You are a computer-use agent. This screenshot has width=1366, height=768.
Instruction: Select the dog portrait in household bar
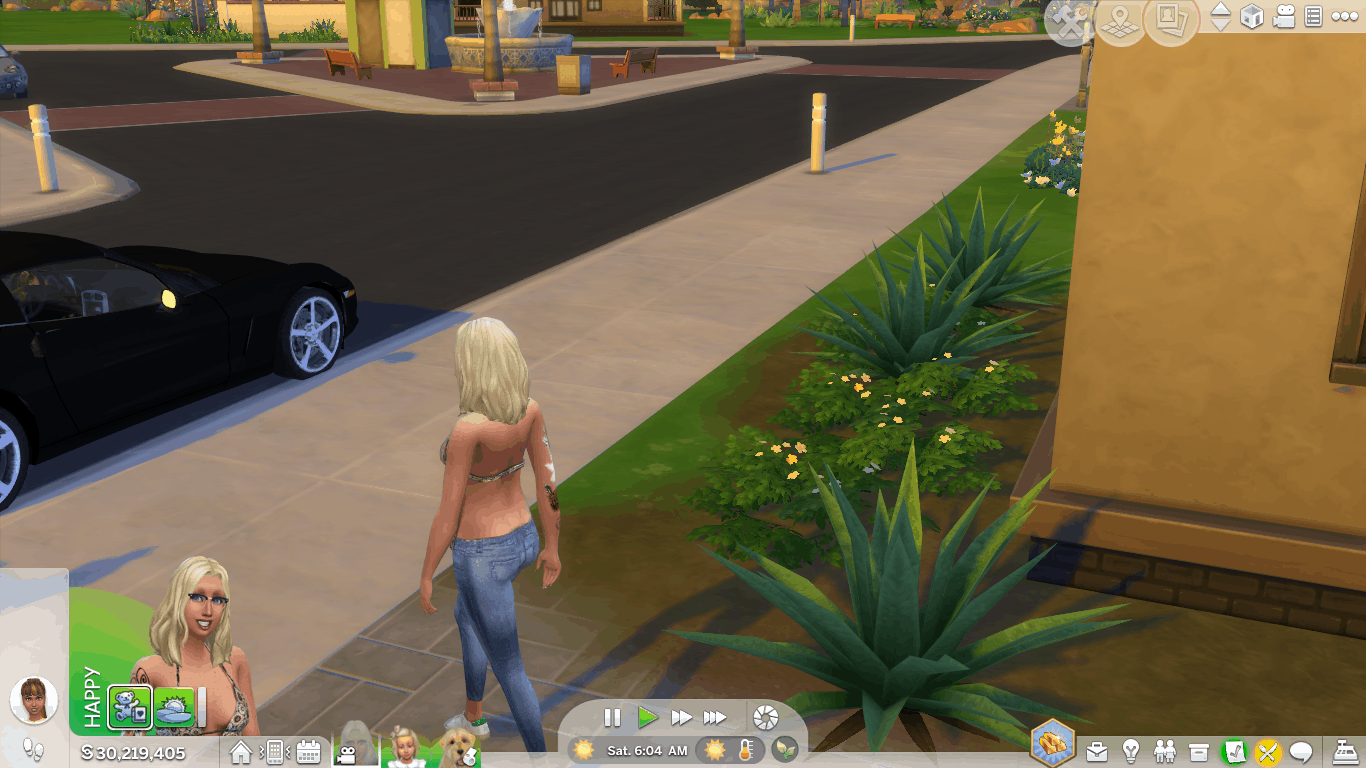[x=458, y=747]
